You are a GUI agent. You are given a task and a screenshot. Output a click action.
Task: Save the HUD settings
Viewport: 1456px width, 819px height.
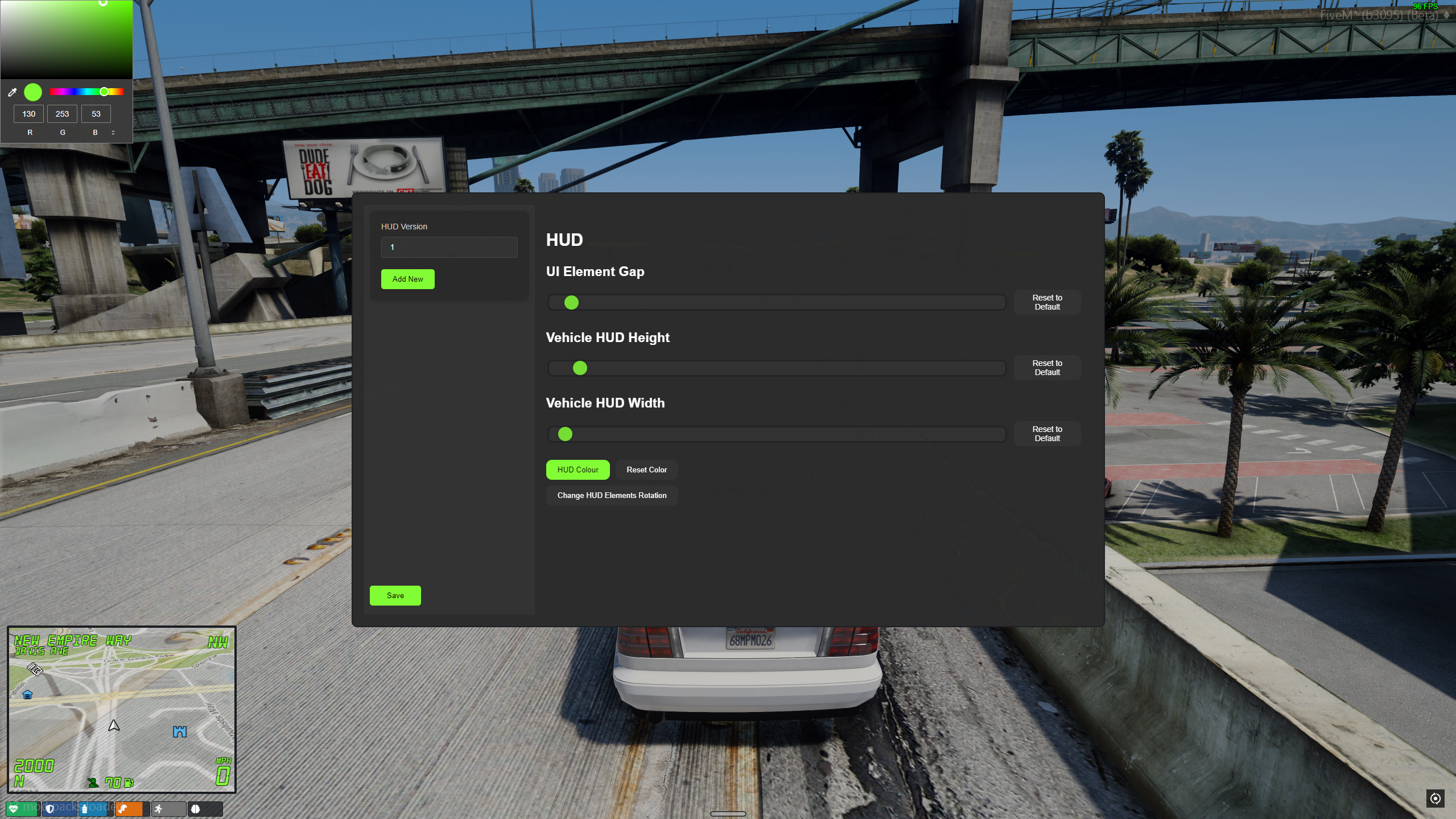(x=395, y=595)
